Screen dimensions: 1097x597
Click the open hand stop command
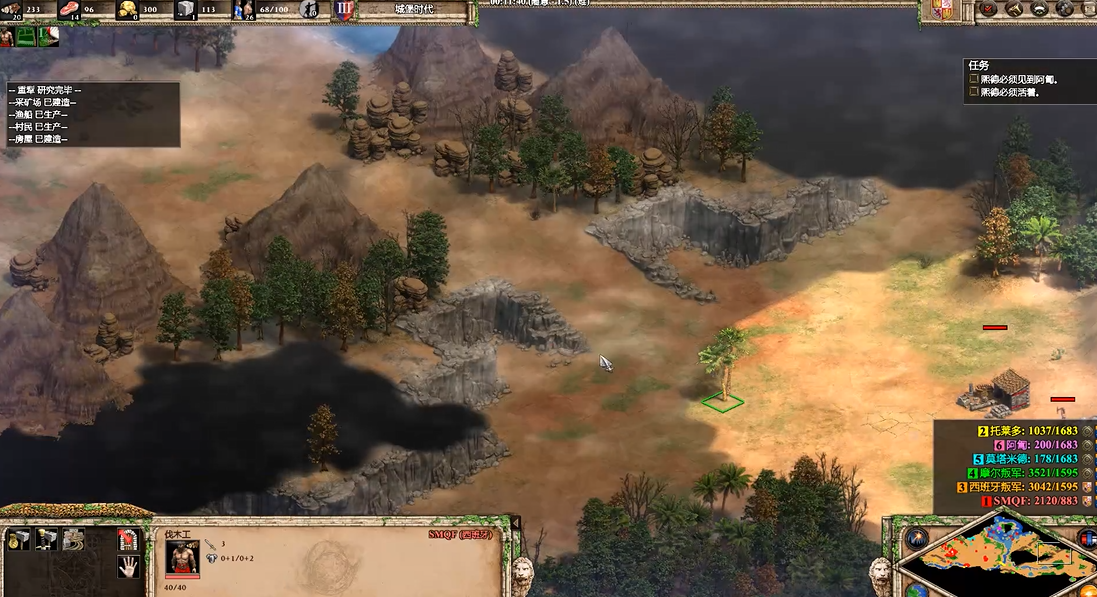pyautogui.click(x=127, y=567)
